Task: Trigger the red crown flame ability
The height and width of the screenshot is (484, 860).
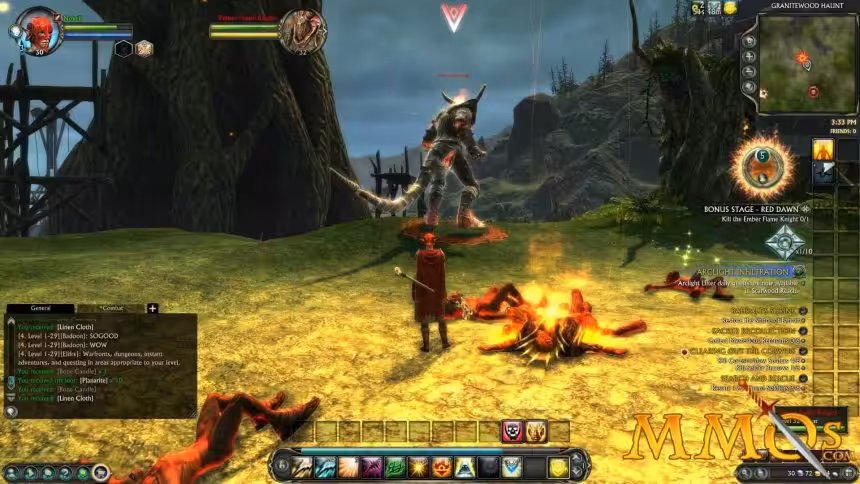Action: pos(440,467)
